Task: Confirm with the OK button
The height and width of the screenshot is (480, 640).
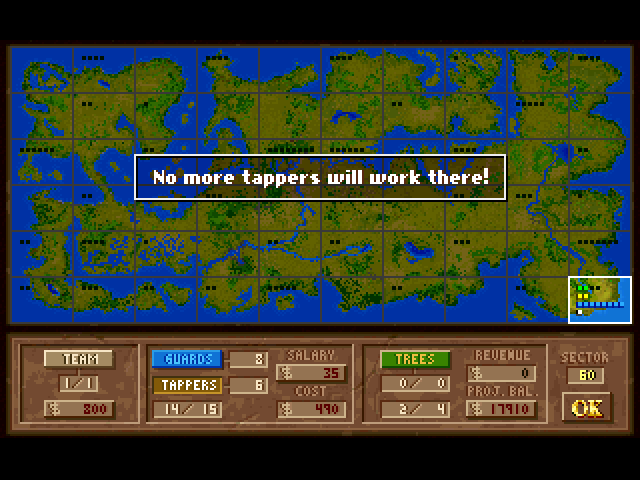Action: coord(587,407)
